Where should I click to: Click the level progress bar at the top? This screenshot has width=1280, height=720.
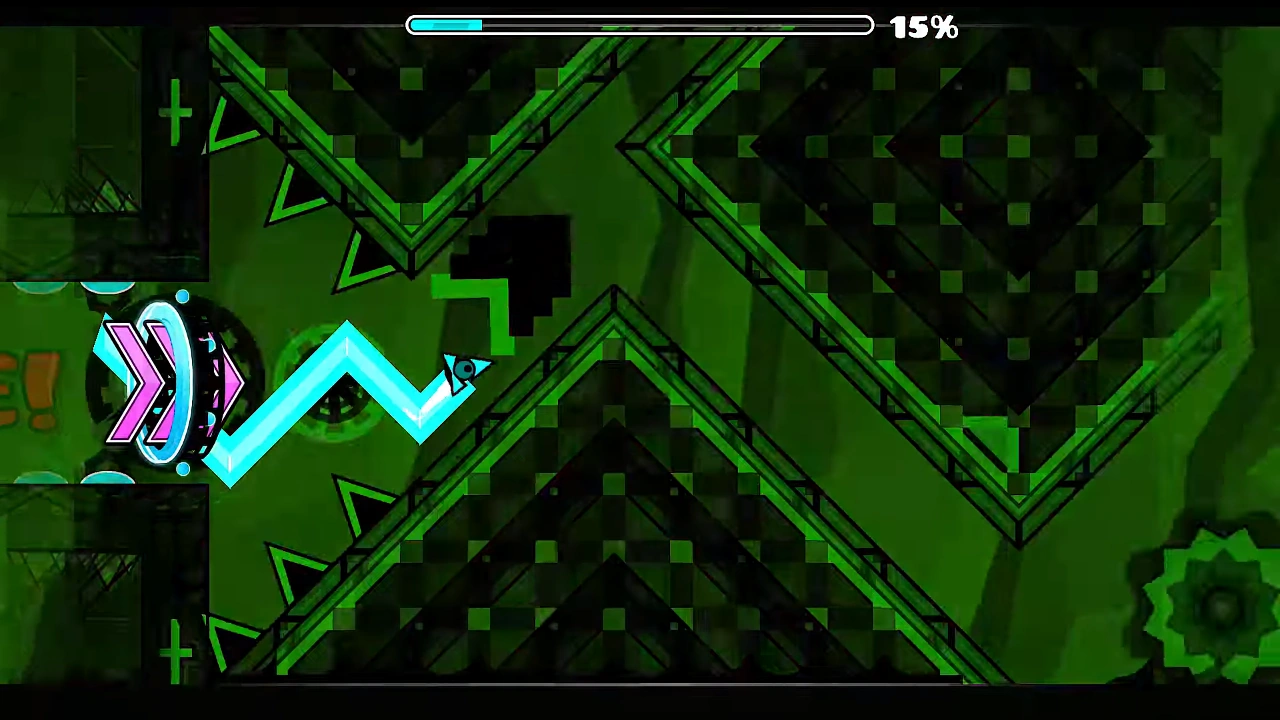(640, 25)
